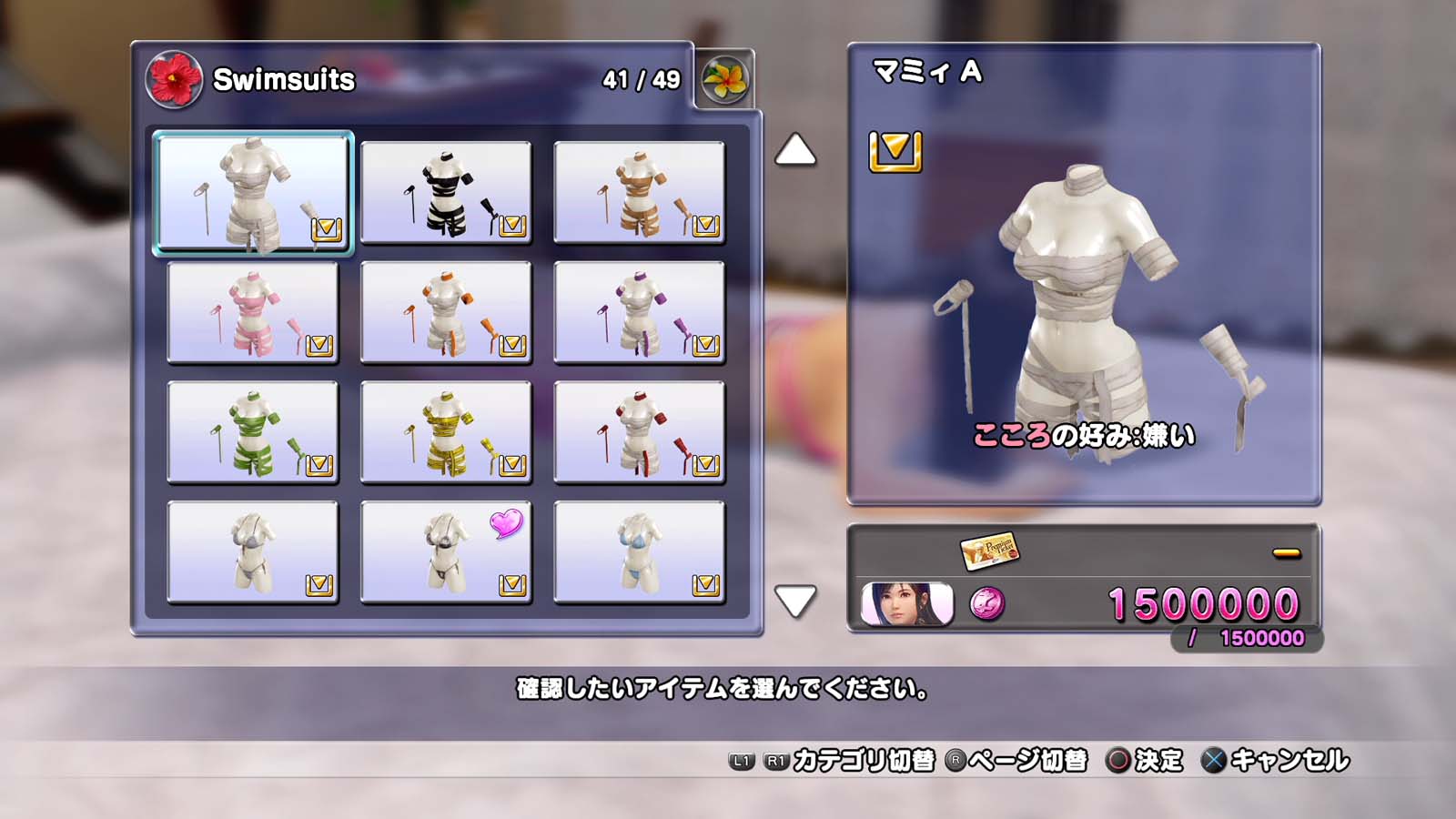Select the bikini with pink heart marker

[x=446, y=552]
